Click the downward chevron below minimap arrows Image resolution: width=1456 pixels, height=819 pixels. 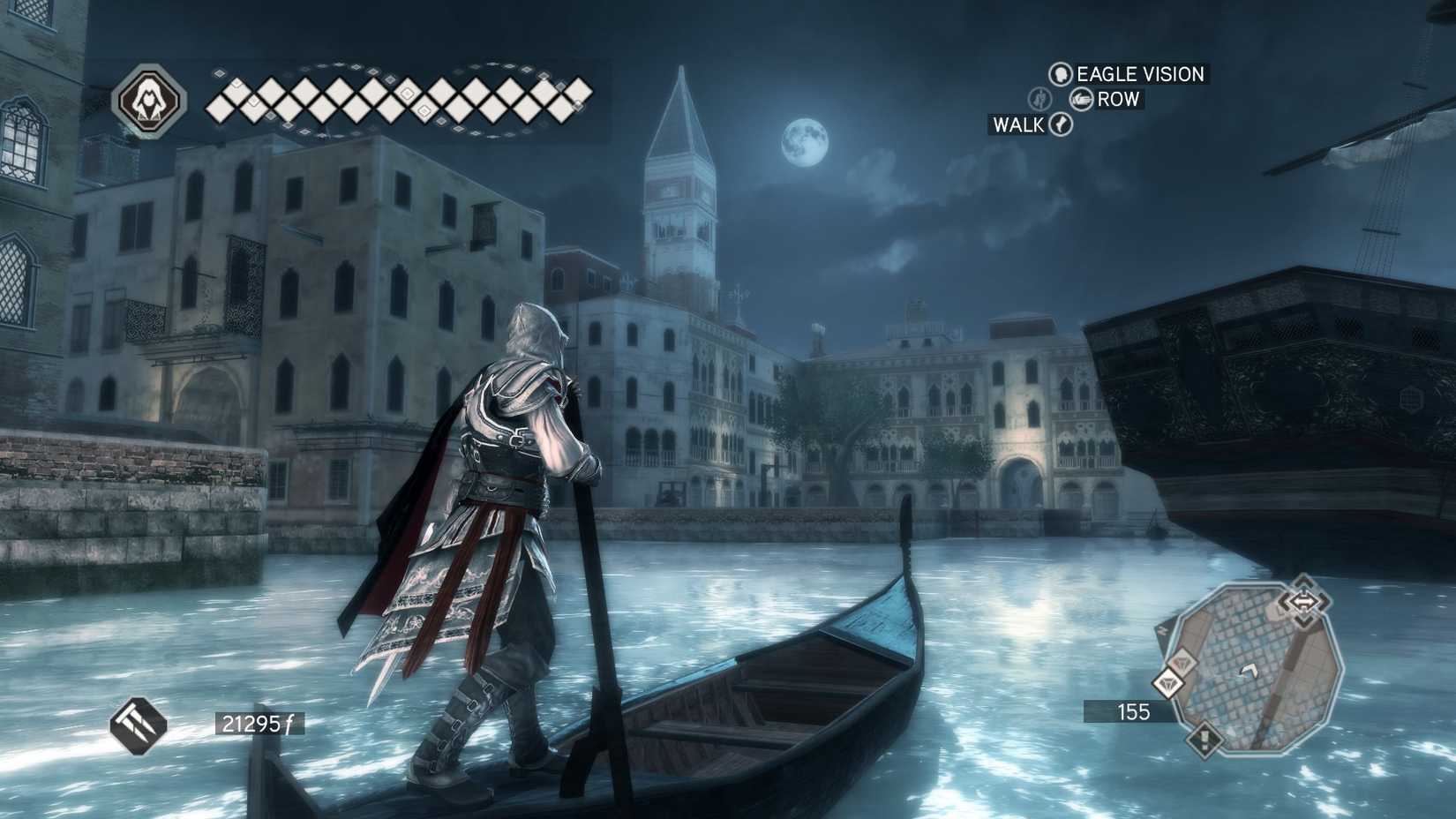pos(1305,620)
